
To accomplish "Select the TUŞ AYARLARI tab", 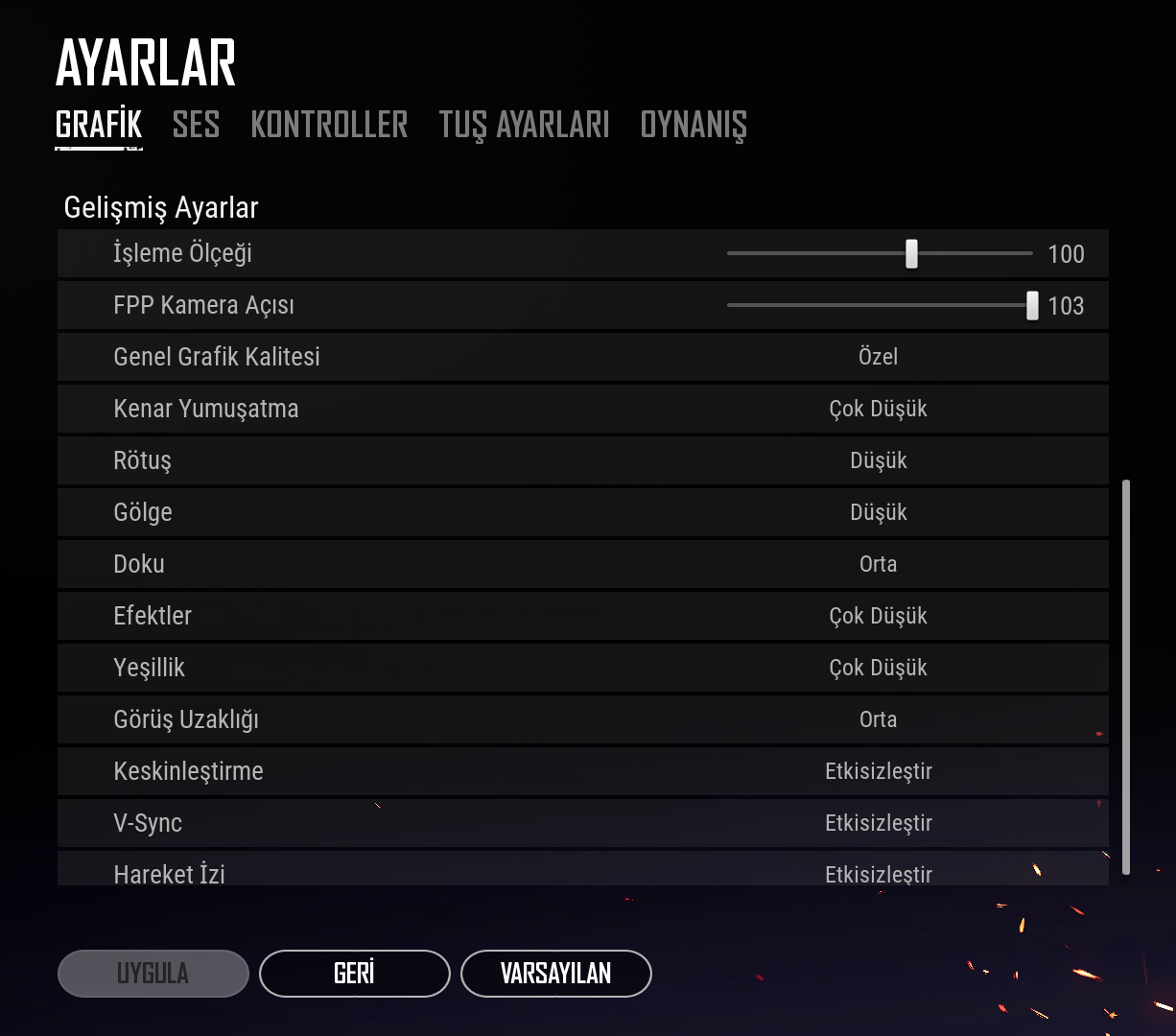I will (x=524, y=125).
